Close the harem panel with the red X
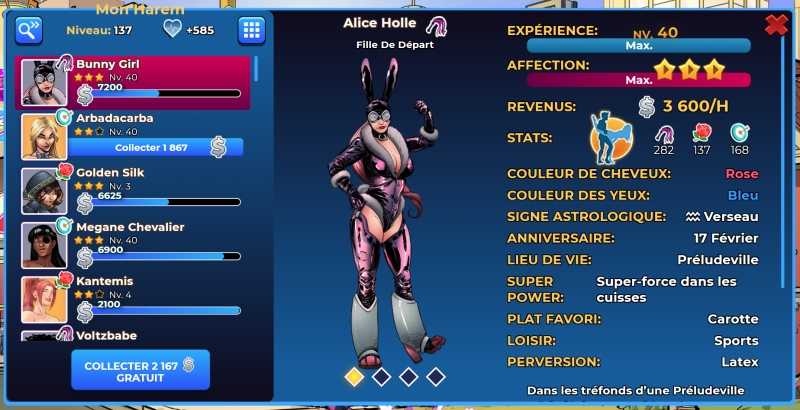 coord(776,25)
